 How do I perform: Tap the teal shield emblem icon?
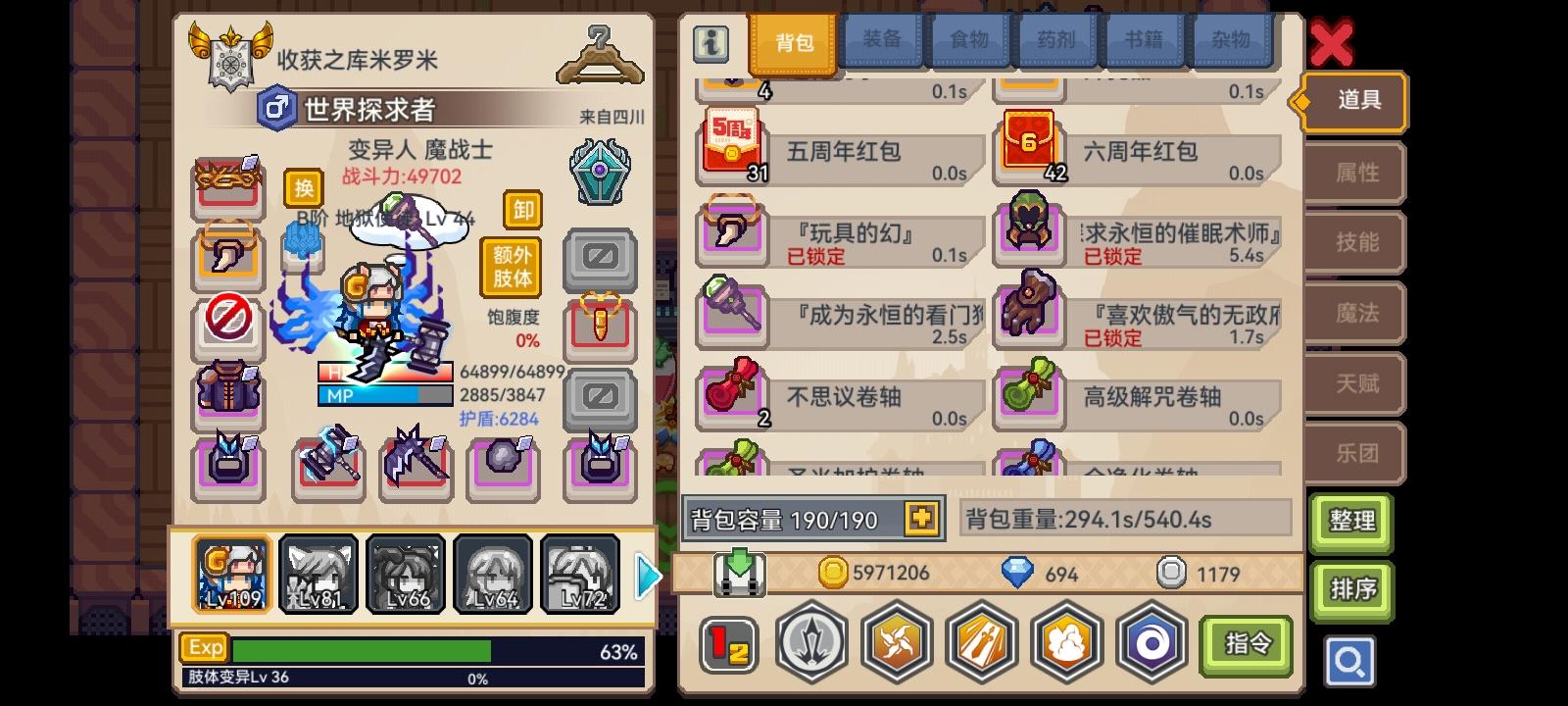tap(600, 172)
